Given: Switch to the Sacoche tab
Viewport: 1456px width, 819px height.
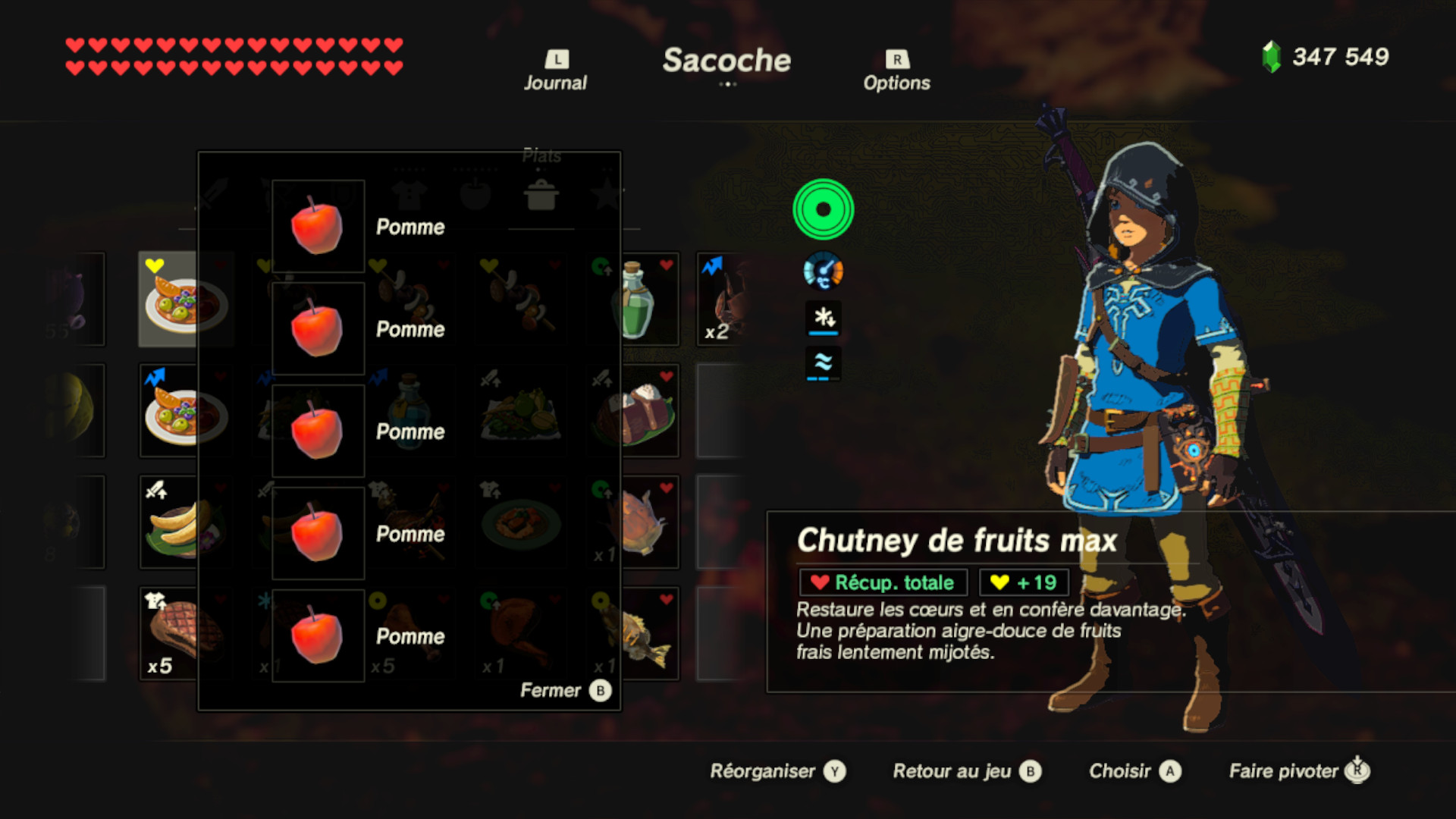Looking at the screenshot, I should pos(727,62).
